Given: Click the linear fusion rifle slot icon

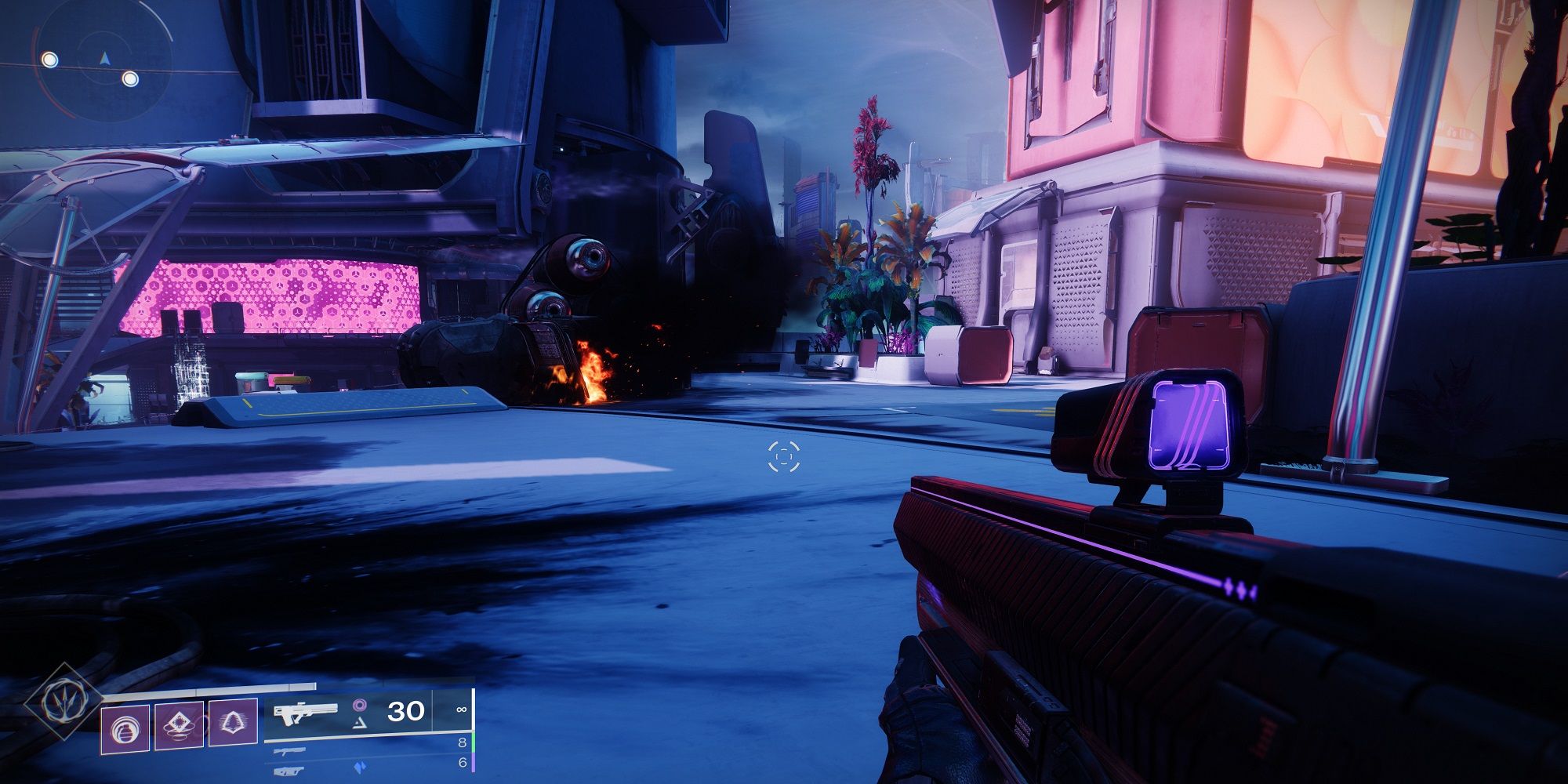Looking at the screenshot, I should (x=290, y=772).
